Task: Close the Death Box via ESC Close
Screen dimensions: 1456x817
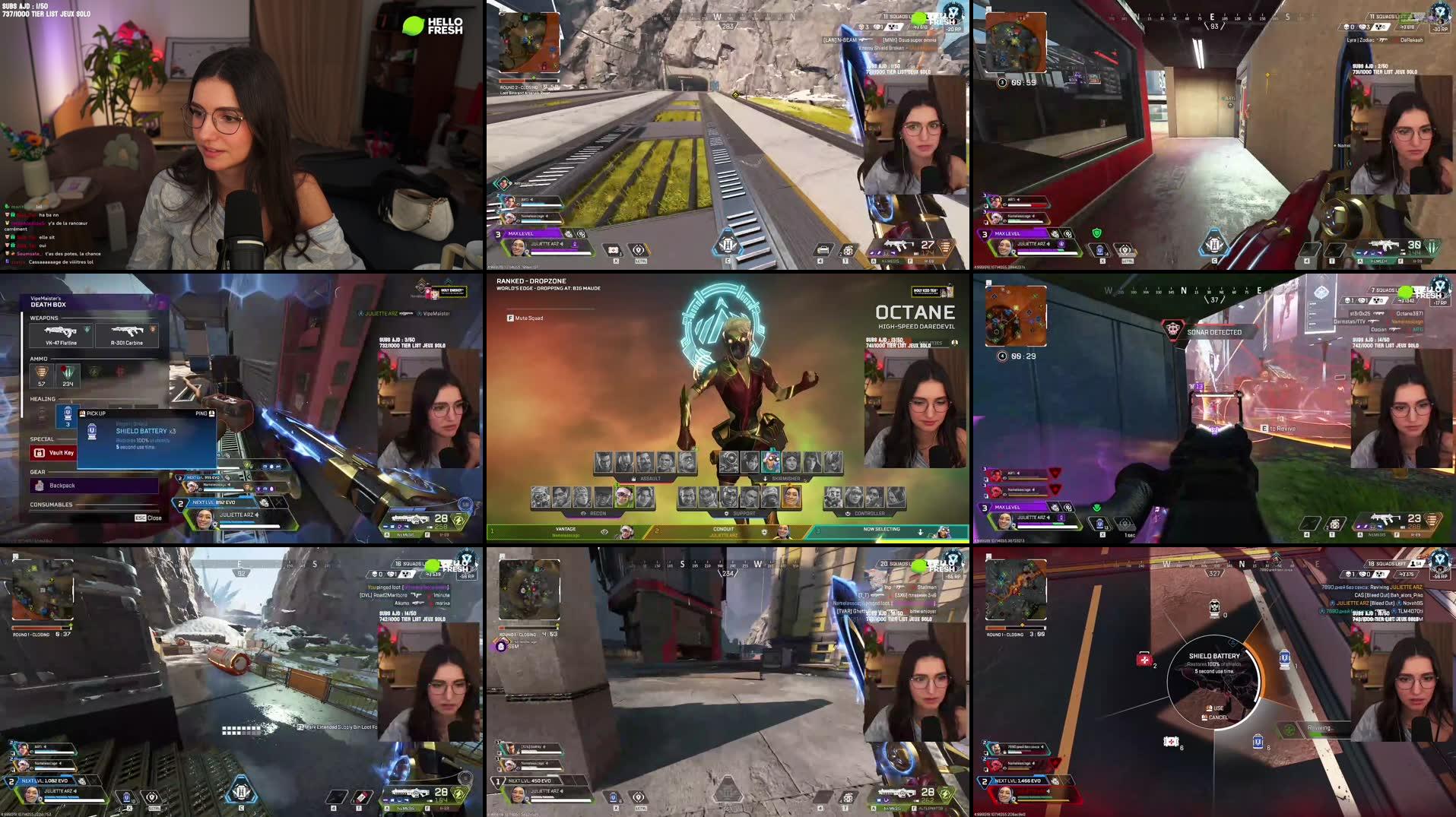Action: tap(148, 518)
